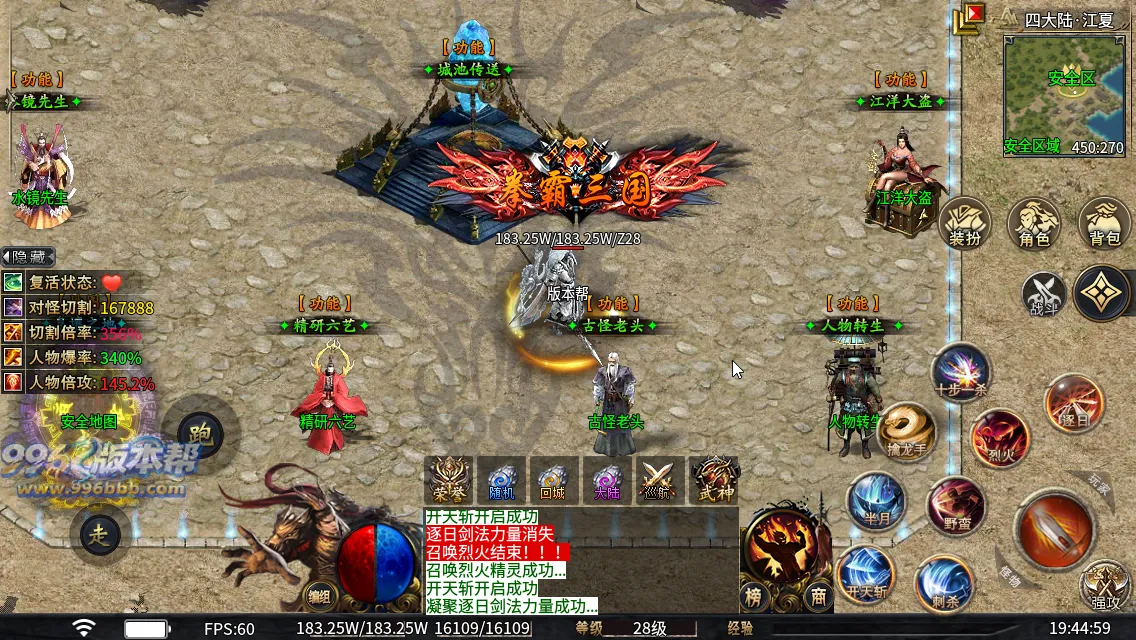
Task: Activate the 开天斩 skill
Action: click(866, 574)
